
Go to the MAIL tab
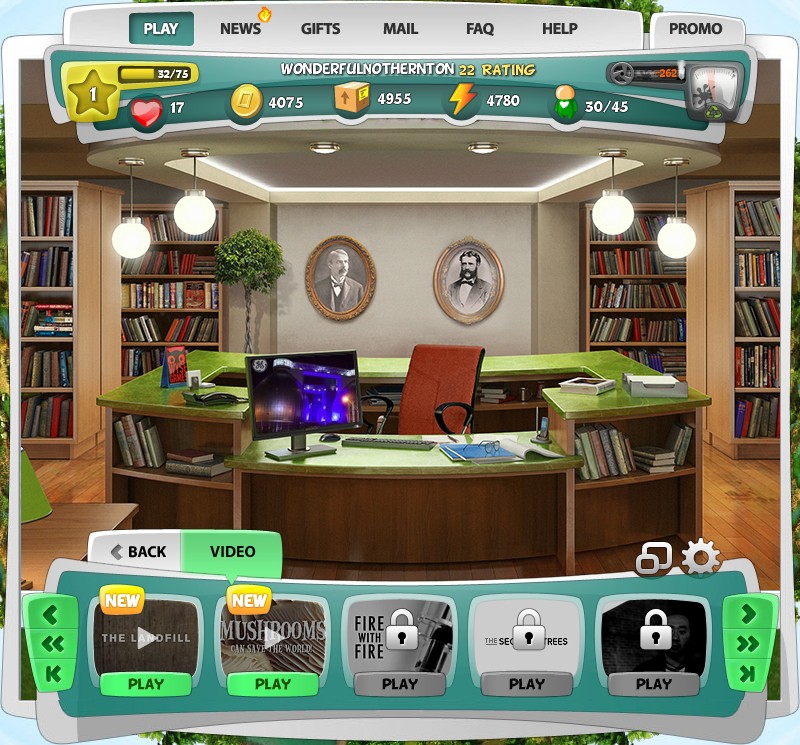401,28
